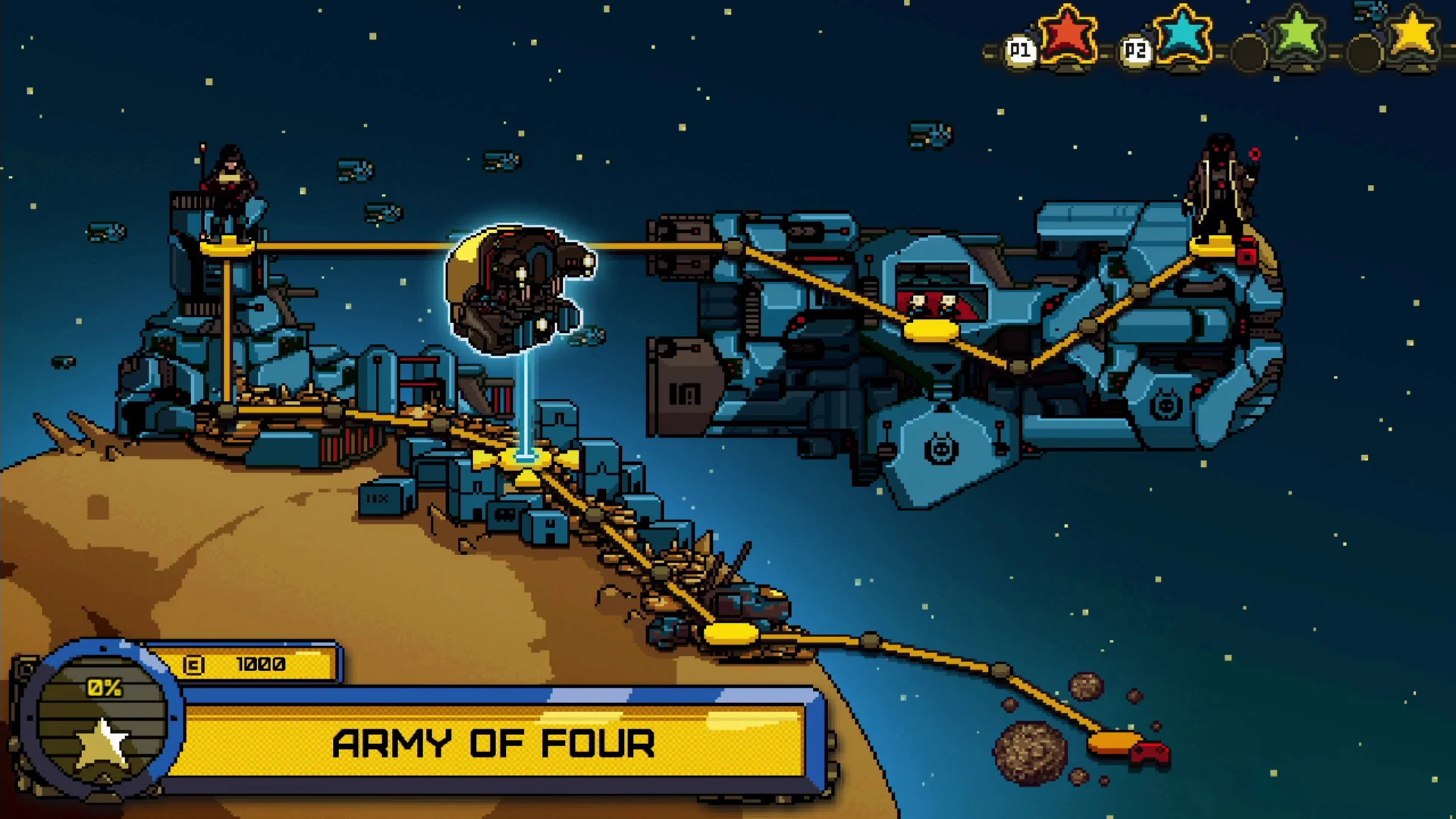This screenshot has width=1456, height=819.
Task: Click the green star player slot
Action: (x=1296, y=32)
